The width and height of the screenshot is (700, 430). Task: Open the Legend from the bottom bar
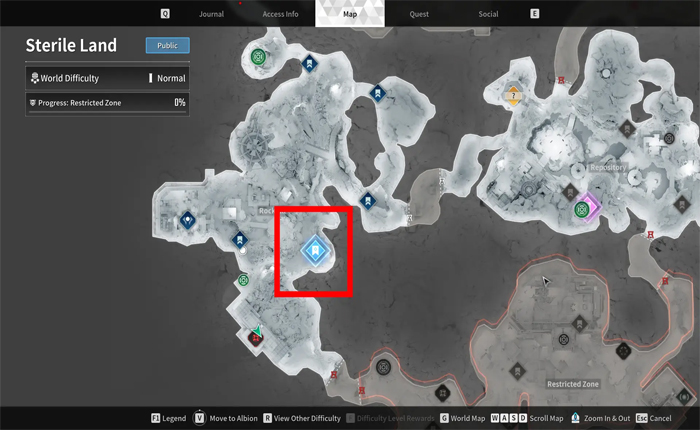click(x=168, y=417)
